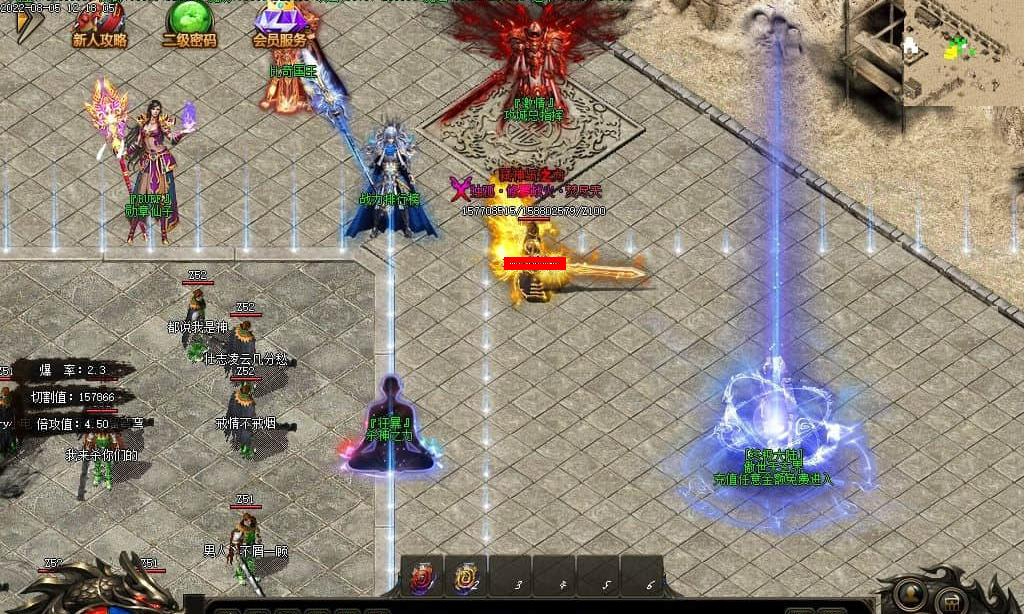Open the 会员服务 member services

(x=279, y=26)
